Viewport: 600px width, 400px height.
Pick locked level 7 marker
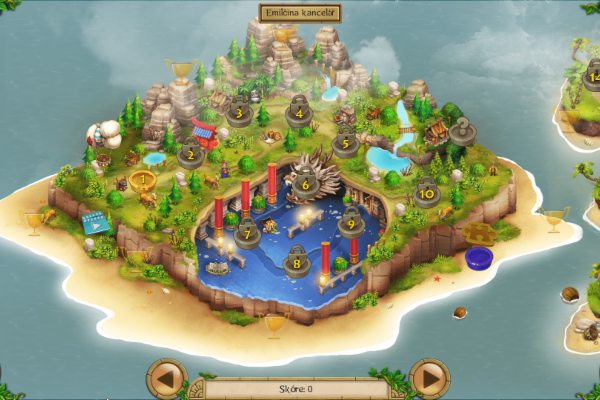pos(247,234)
